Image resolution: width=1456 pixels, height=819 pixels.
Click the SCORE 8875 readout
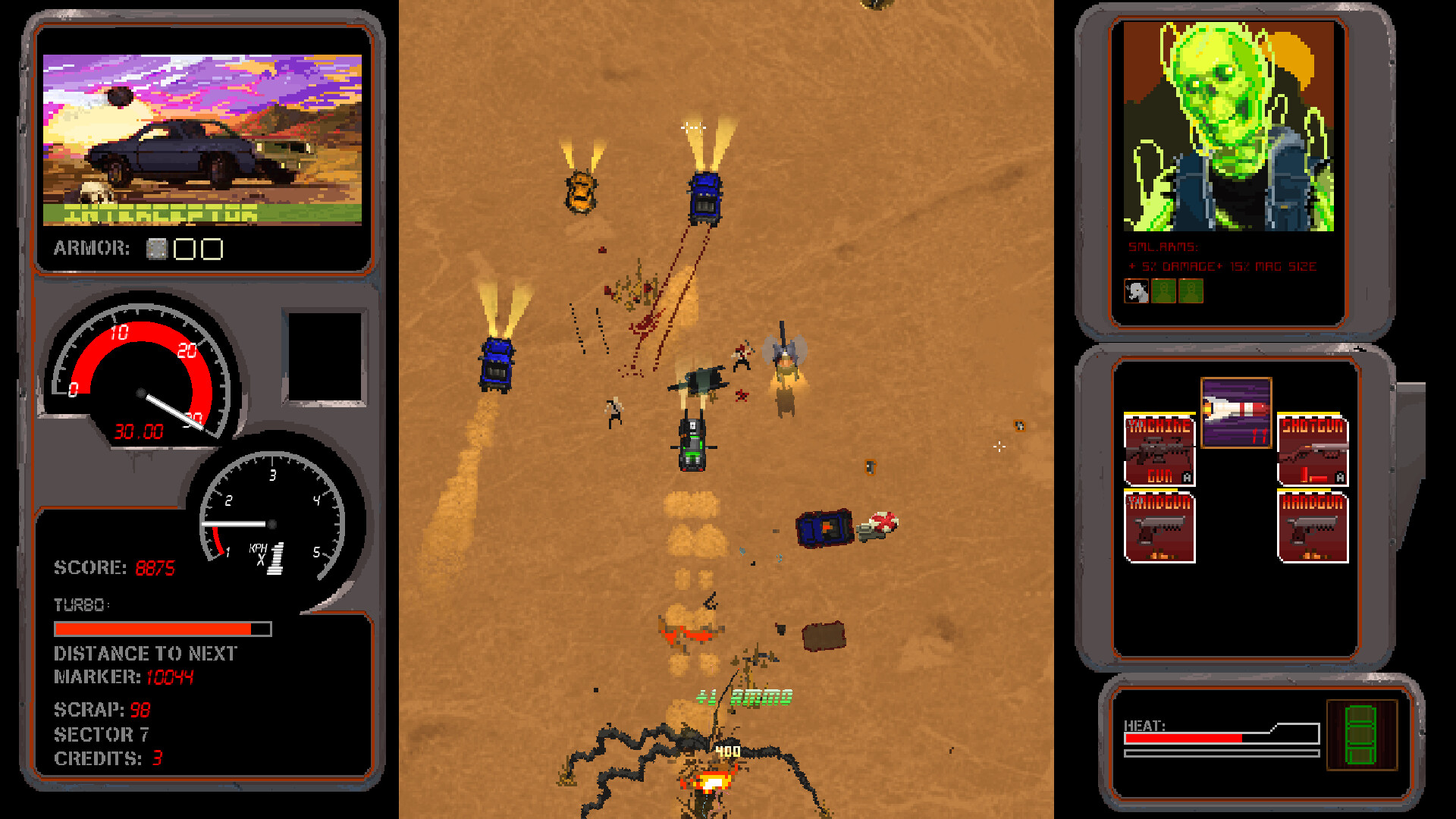pyautogui.click(x=114, y=567)
